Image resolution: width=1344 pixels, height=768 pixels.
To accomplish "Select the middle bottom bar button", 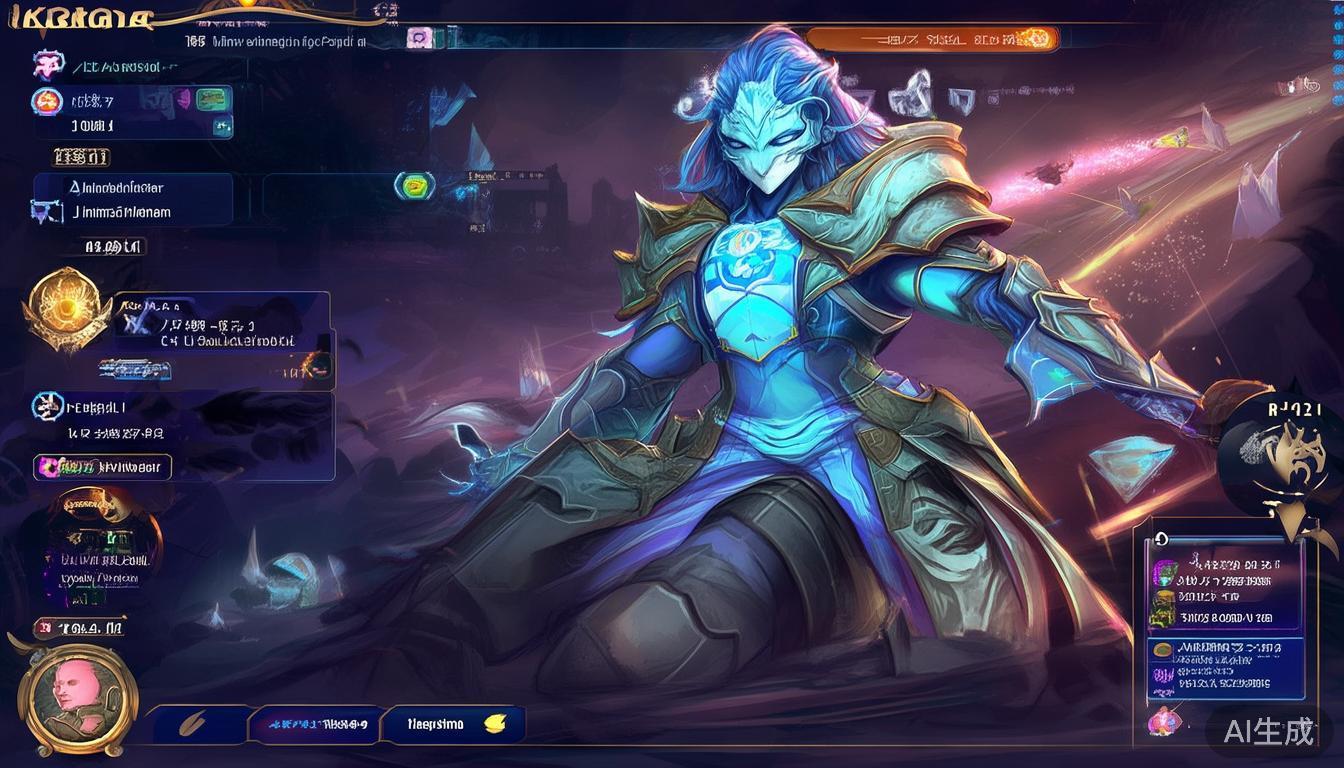I will (313, 725).
